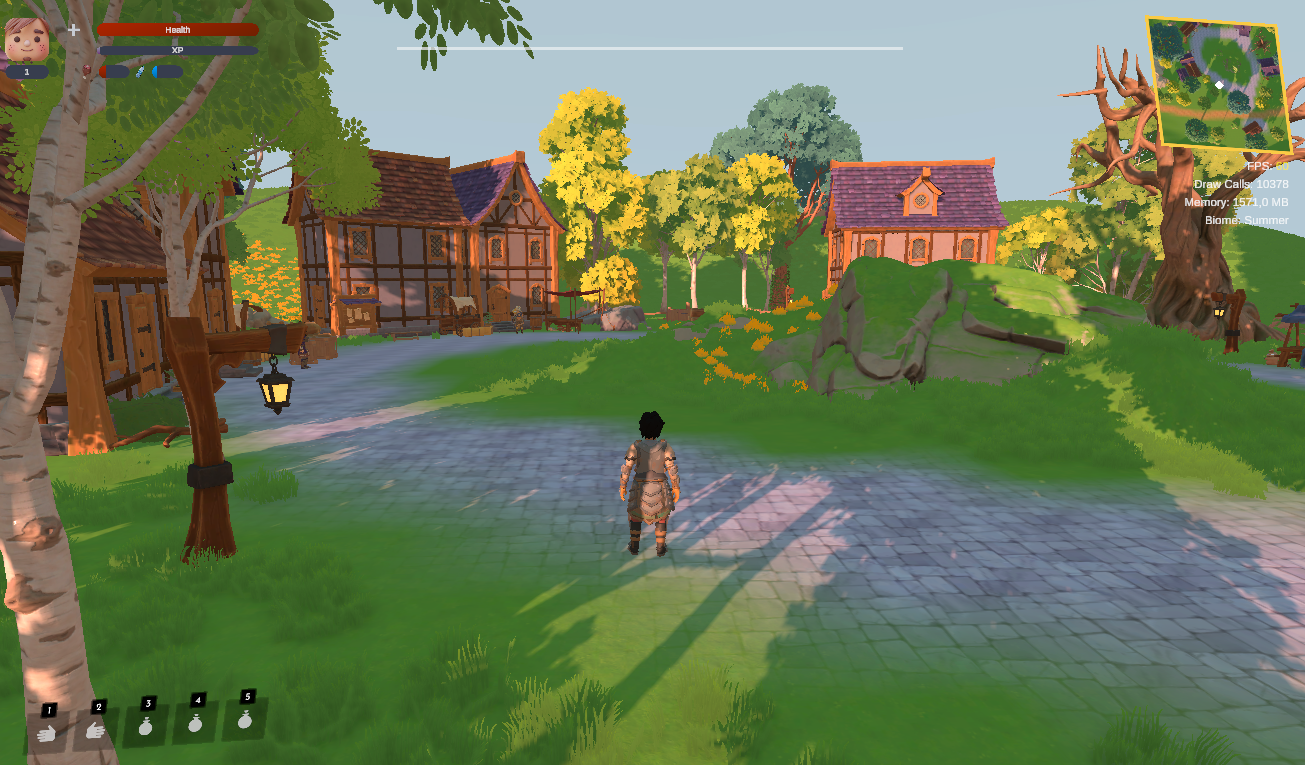Open the village minimap

click(x=1214, y=83)
